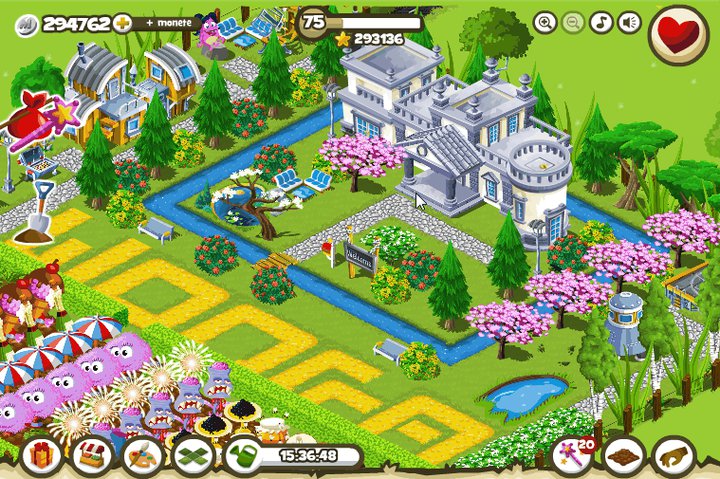Choose the green tiles tool

click(194, 456)
